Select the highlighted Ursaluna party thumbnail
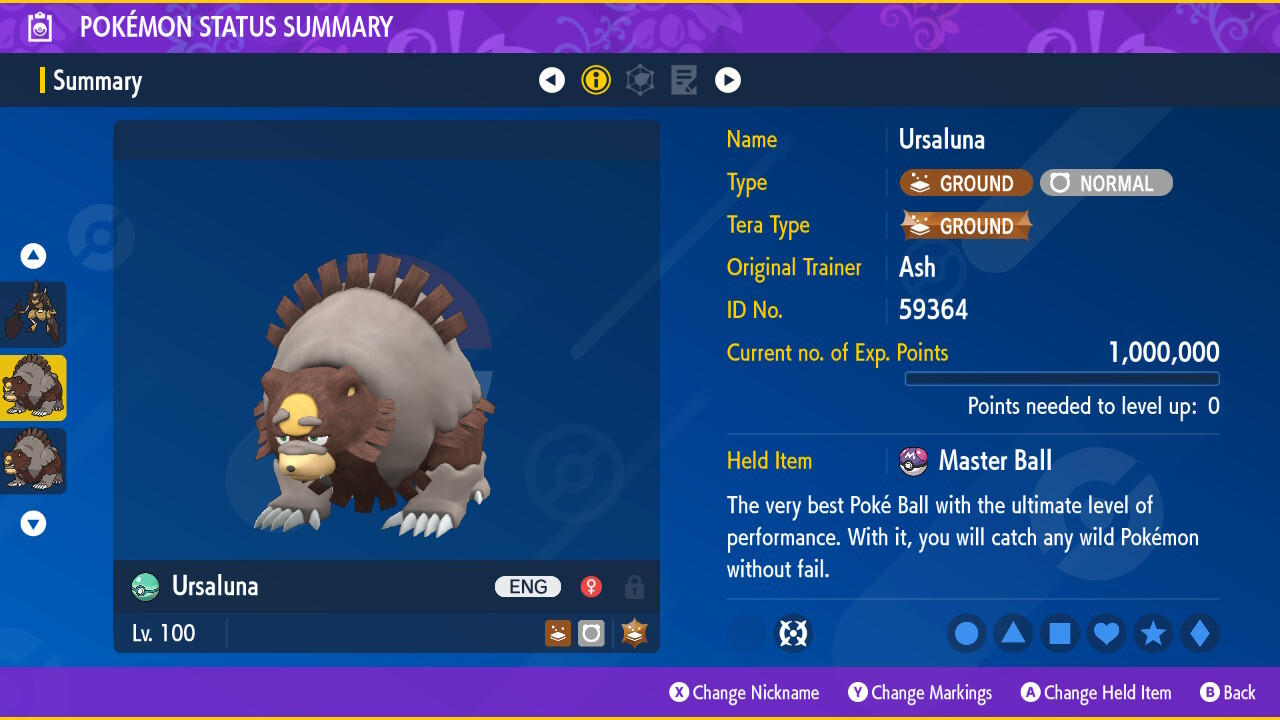This screenshot has width=1280, height=720. 33,388
